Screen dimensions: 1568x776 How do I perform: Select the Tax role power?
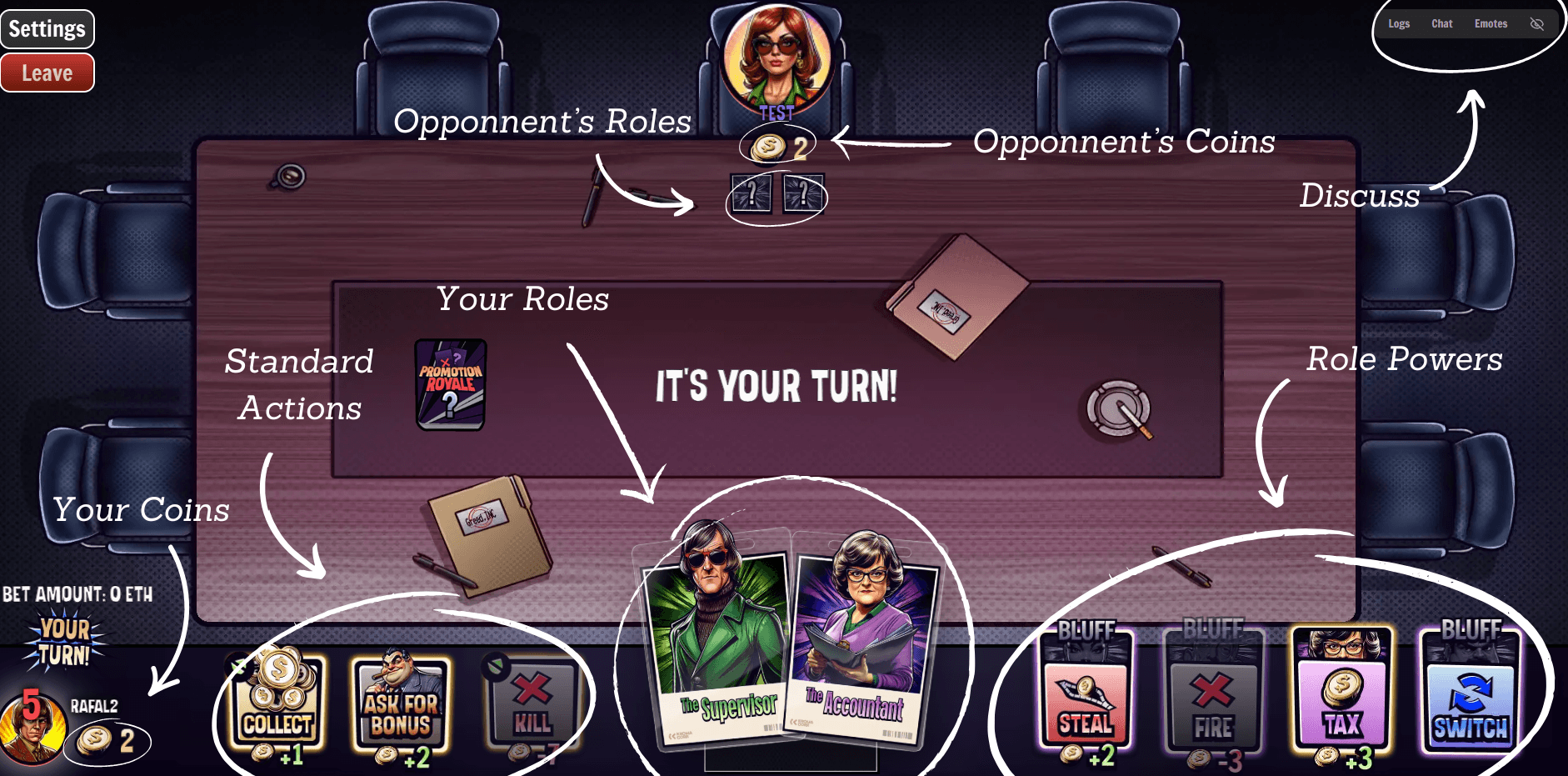click(x=1341, y=700)
